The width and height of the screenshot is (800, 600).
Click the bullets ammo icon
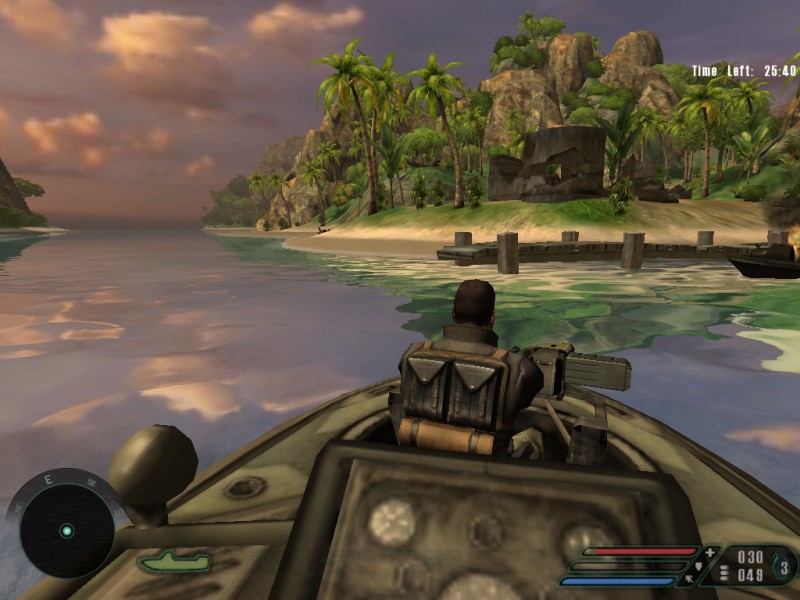(x=724, y=574)
